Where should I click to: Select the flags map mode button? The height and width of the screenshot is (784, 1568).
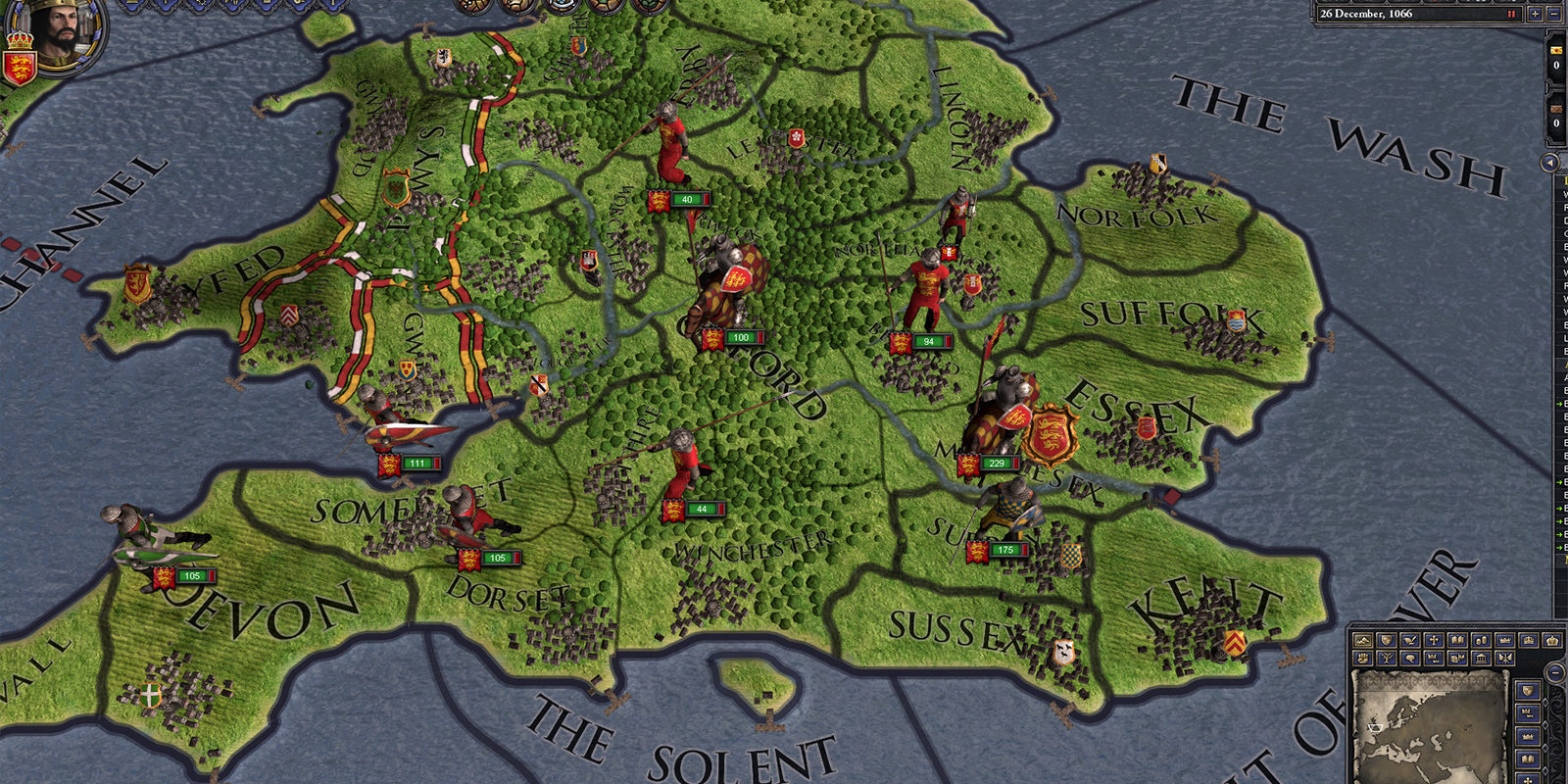click(1457, 659)
